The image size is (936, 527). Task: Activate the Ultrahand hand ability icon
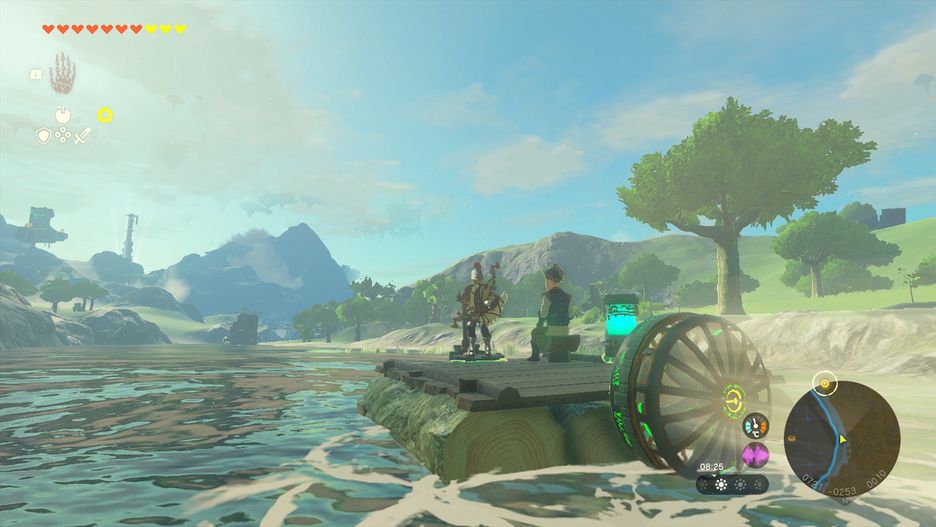[62, 73]
